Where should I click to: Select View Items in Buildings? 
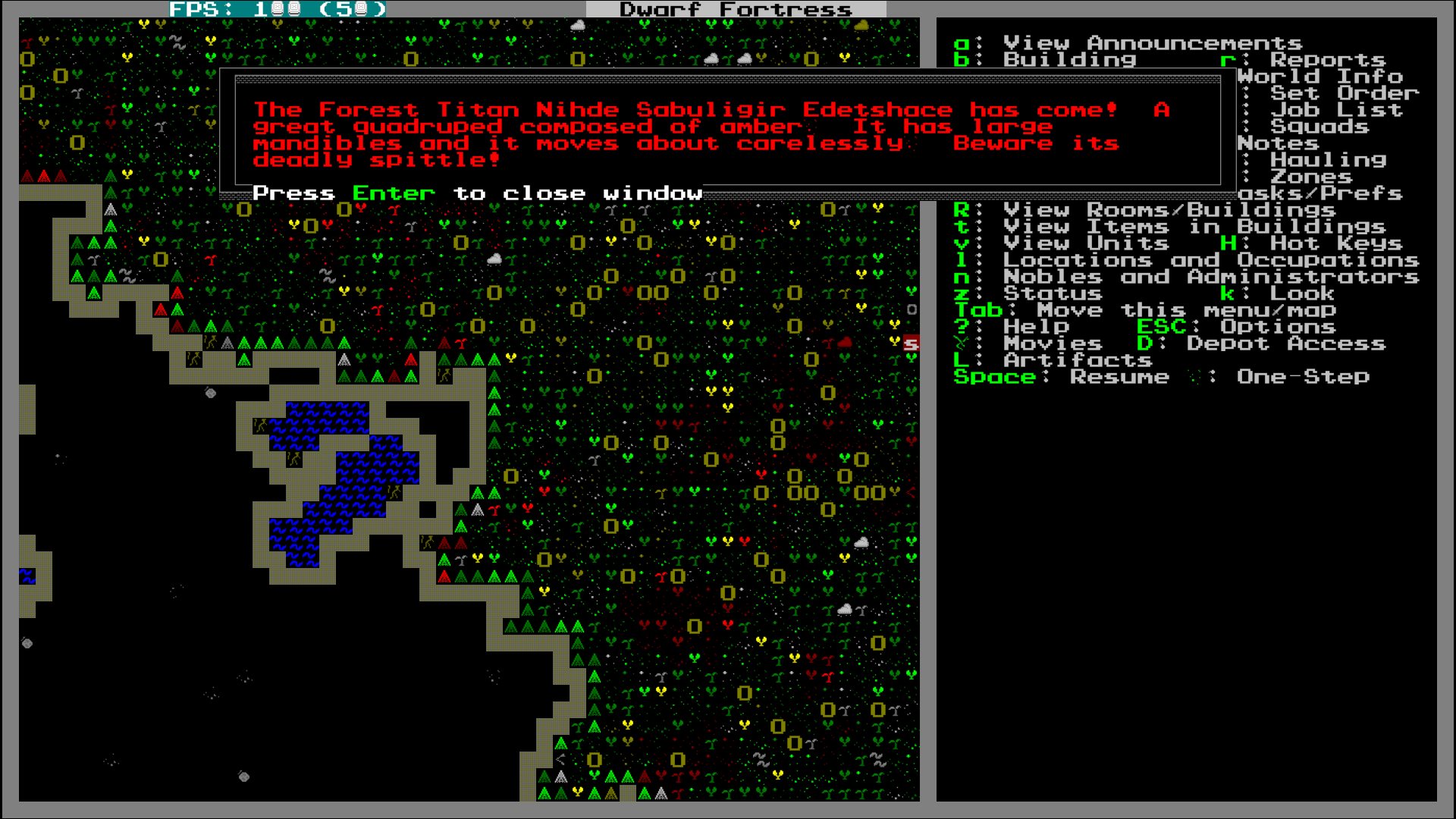pyautogui.click(x=1194, y=227)
